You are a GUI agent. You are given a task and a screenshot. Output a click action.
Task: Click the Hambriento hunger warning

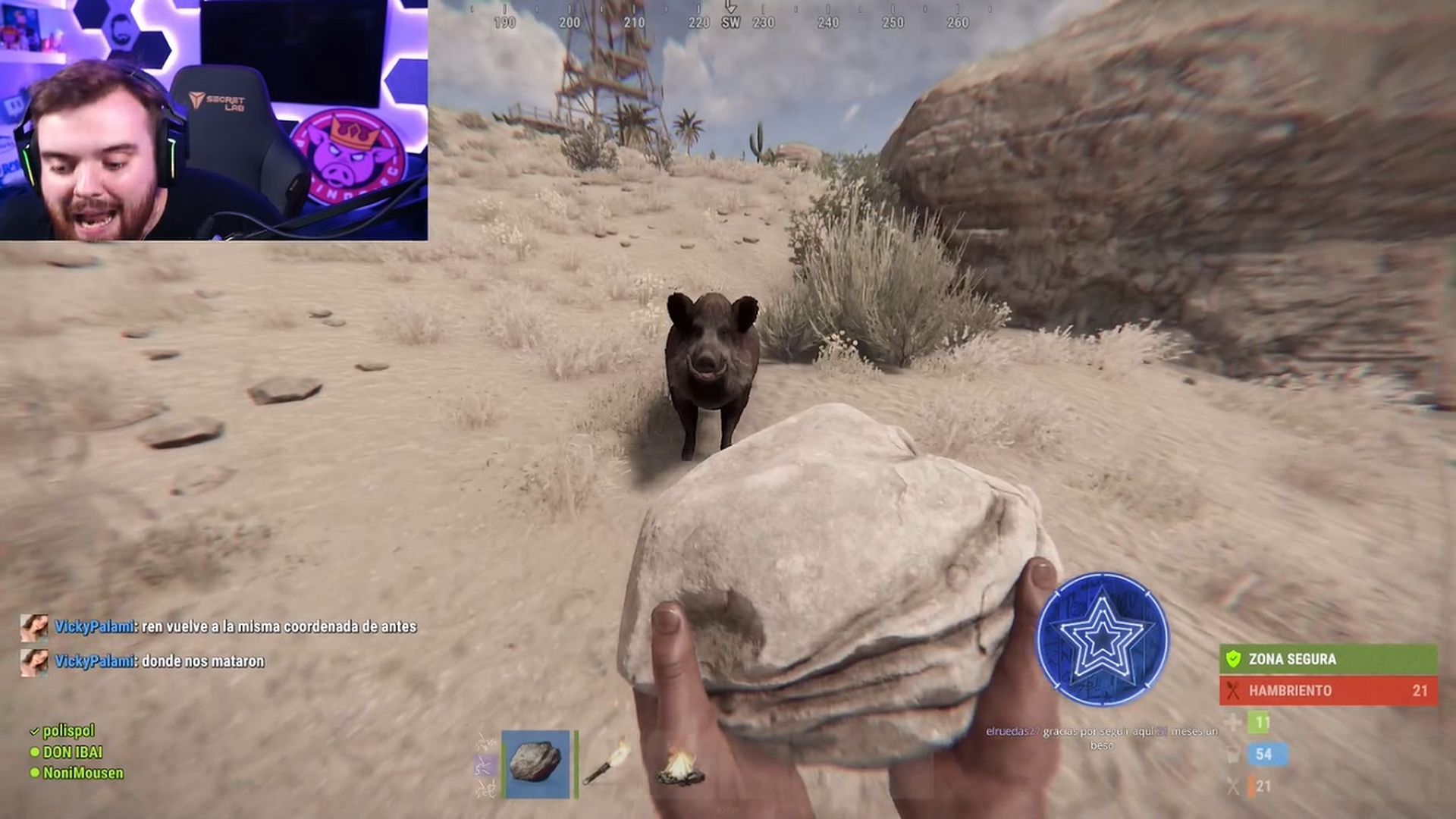tap(1327, 691)
